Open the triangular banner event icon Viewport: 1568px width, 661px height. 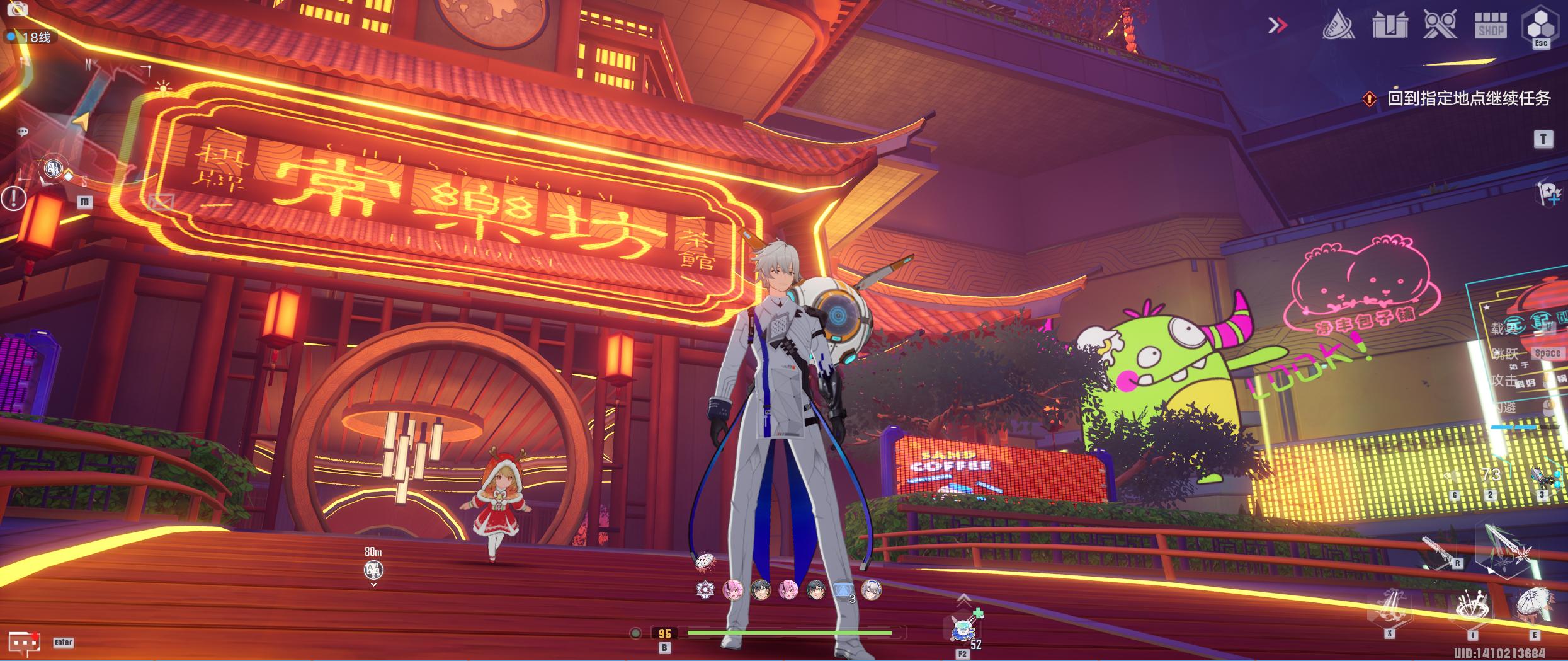pos(1338,26)
